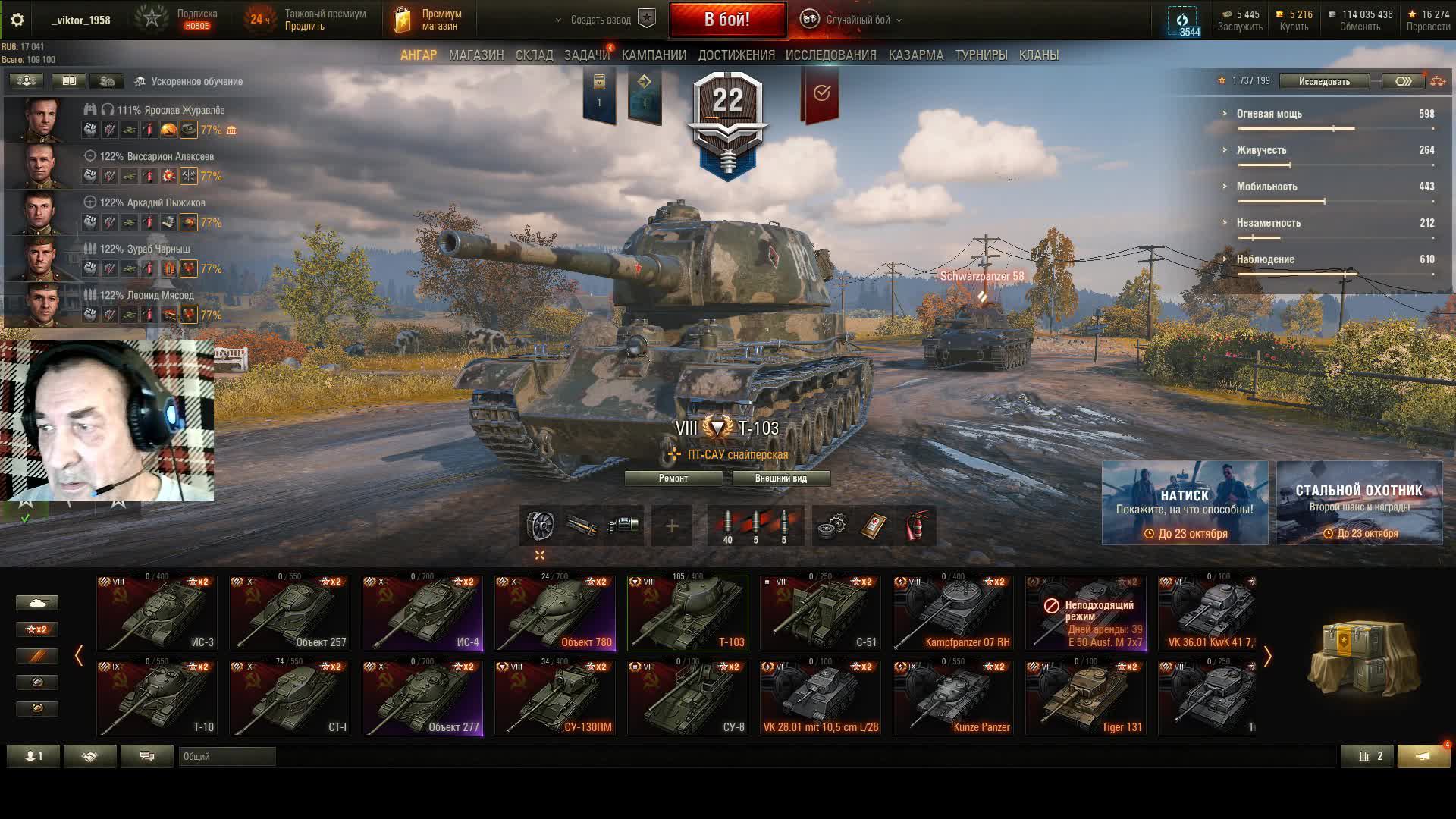Select the Tiger 131 tank card
The width and height of the screenshot is (1456, 819).
pos(1085,698)
